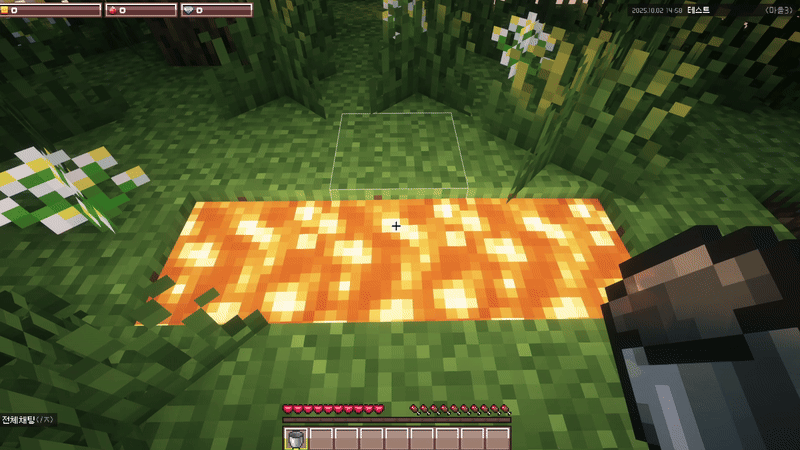Select the bucket hotbar slot
This screenshot has width=800, height=450.
pos(296,439)
